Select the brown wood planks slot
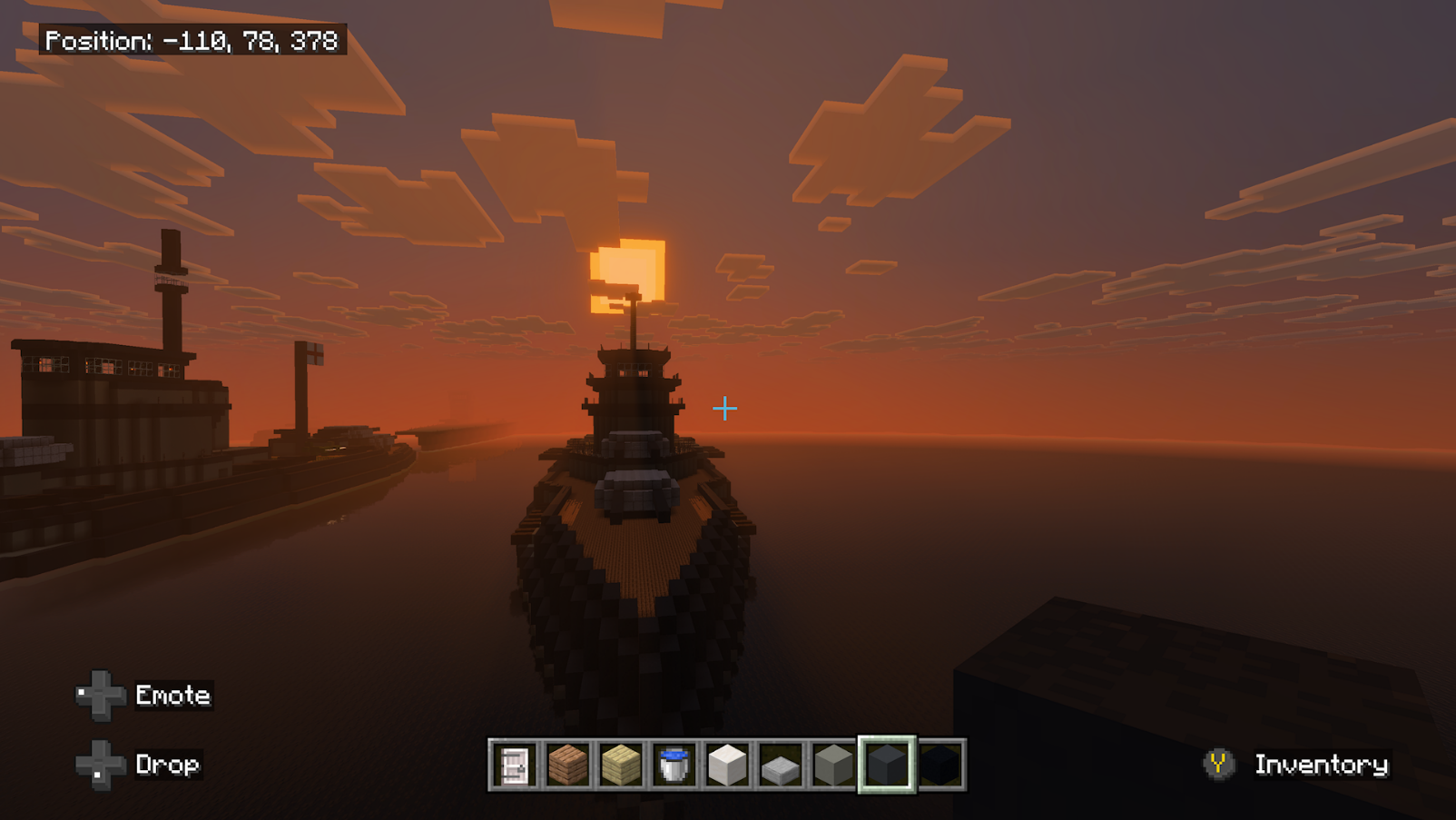Screen dimensions: 1456x820 click(568, 765)
